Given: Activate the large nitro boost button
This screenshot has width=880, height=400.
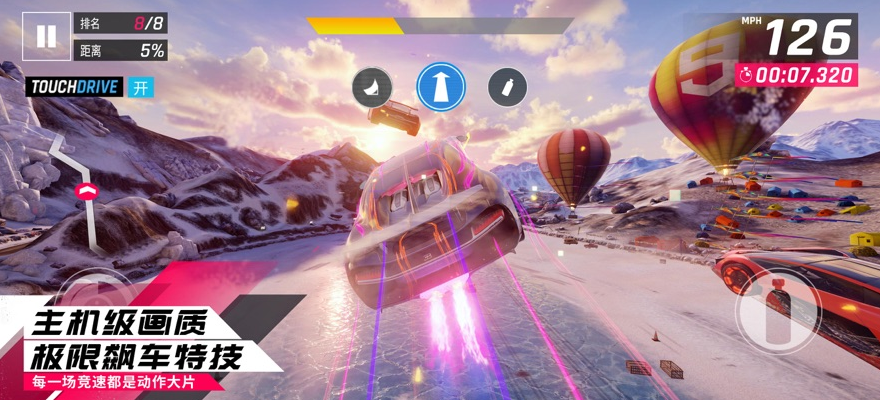Looking at the screenshot, I should (x=777, y=309).
